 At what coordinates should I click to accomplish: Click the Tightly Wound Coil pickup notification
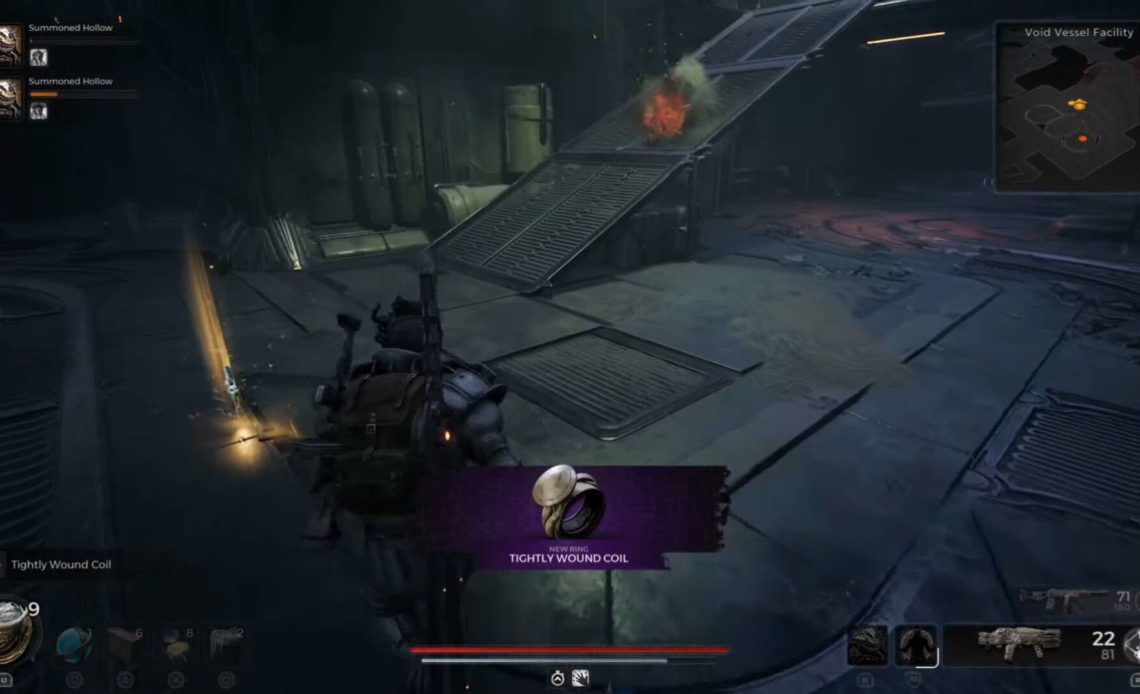[x=62, y=565]
